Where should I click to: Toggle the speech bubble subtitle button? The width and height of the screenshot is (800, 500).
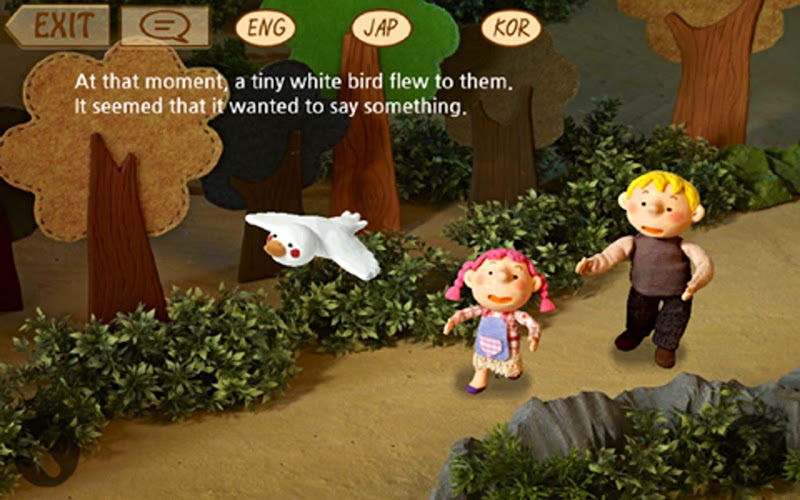165,26
